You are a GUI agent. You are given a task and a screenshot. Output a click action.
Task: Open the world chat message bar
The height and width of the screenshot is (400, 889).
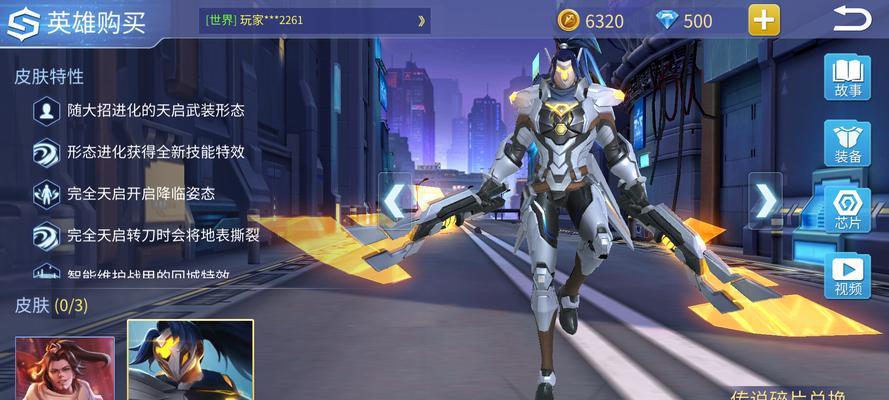tap(316, 20)
